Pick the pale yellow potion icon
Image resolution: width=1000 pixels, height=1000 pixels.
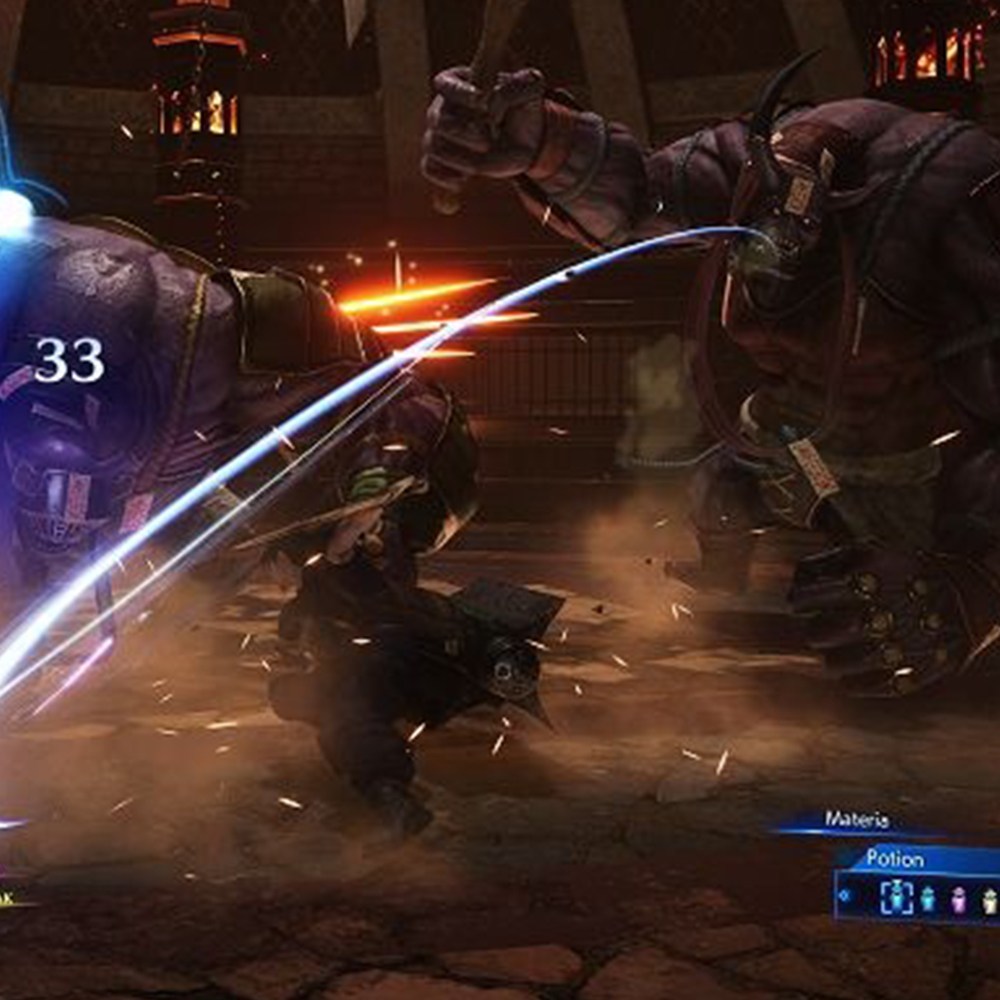click(x=989, y=898)
